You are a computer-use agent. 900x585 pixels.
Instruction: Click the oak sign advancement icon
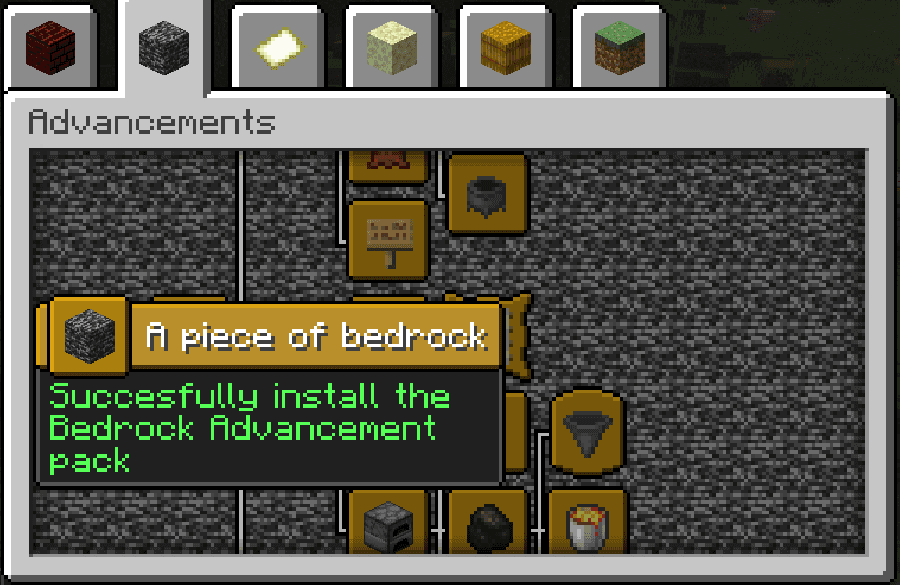(388, 238)
